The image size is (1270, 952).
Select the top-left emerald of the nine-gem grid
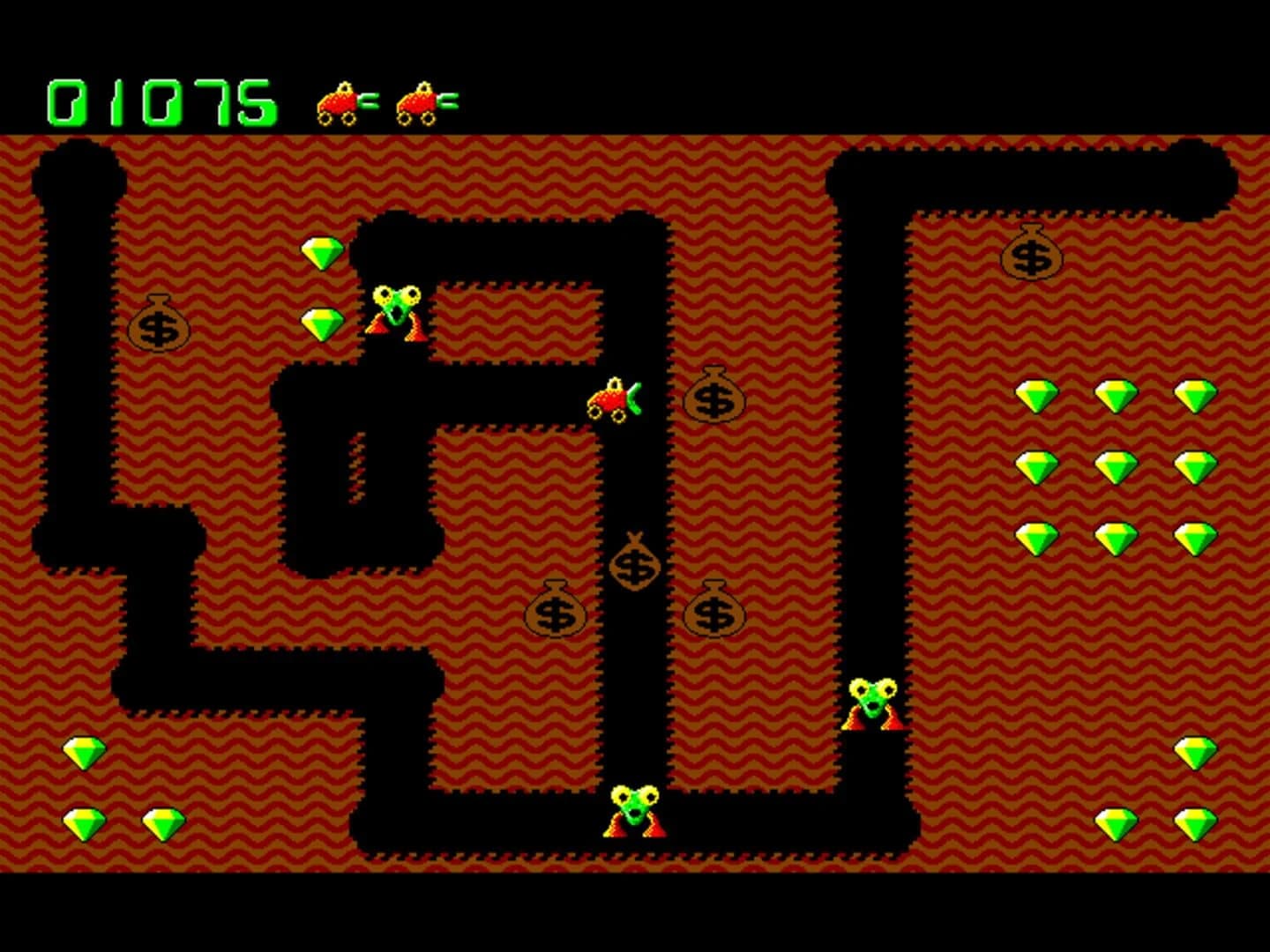pos(1037,396)
